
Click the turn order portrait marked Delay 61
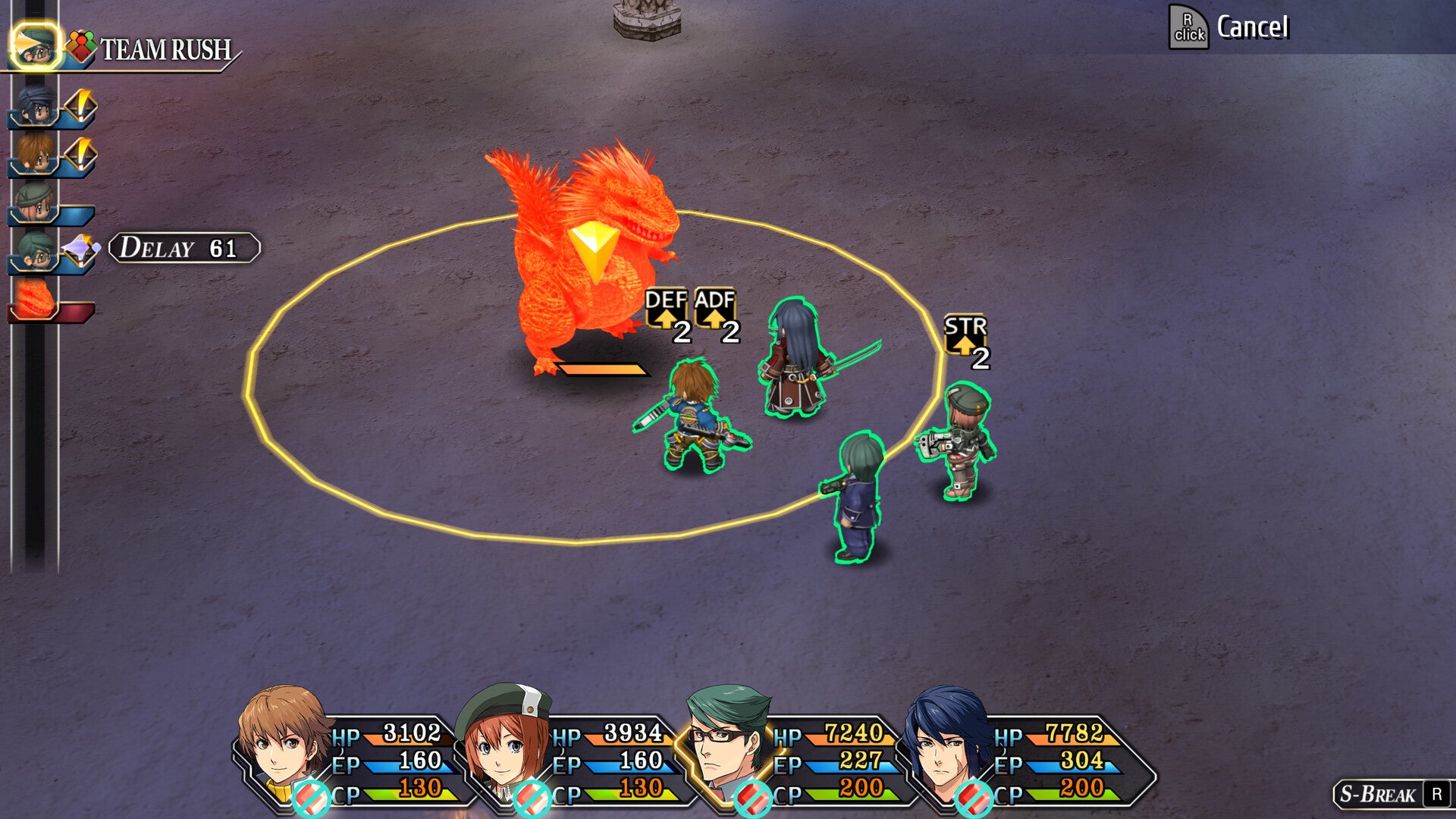tap(36, 251)
